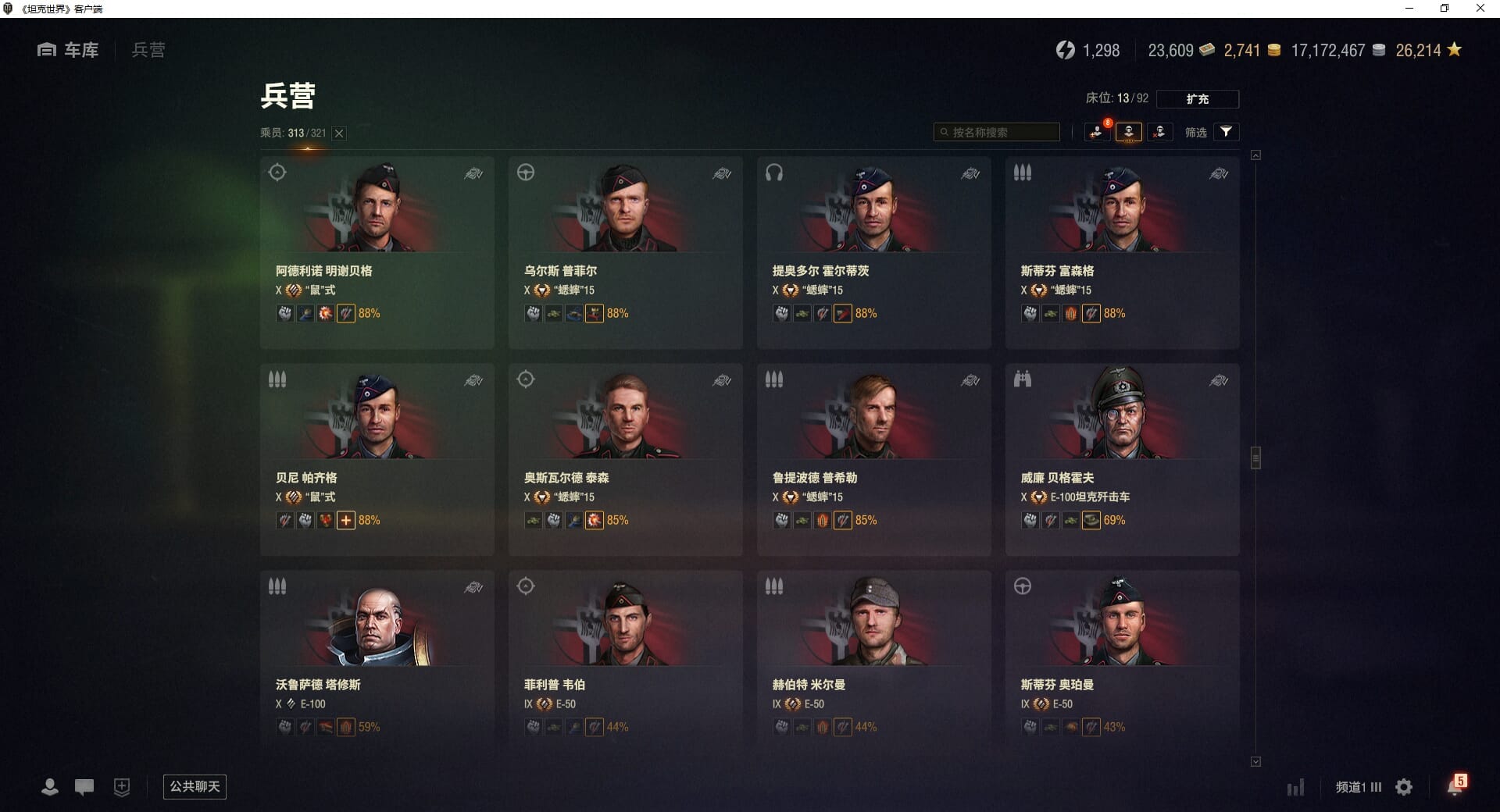Select crew member 乌尔斯 普菲尔
Viewport: 1500px width, 812px height.
point(625,252)
